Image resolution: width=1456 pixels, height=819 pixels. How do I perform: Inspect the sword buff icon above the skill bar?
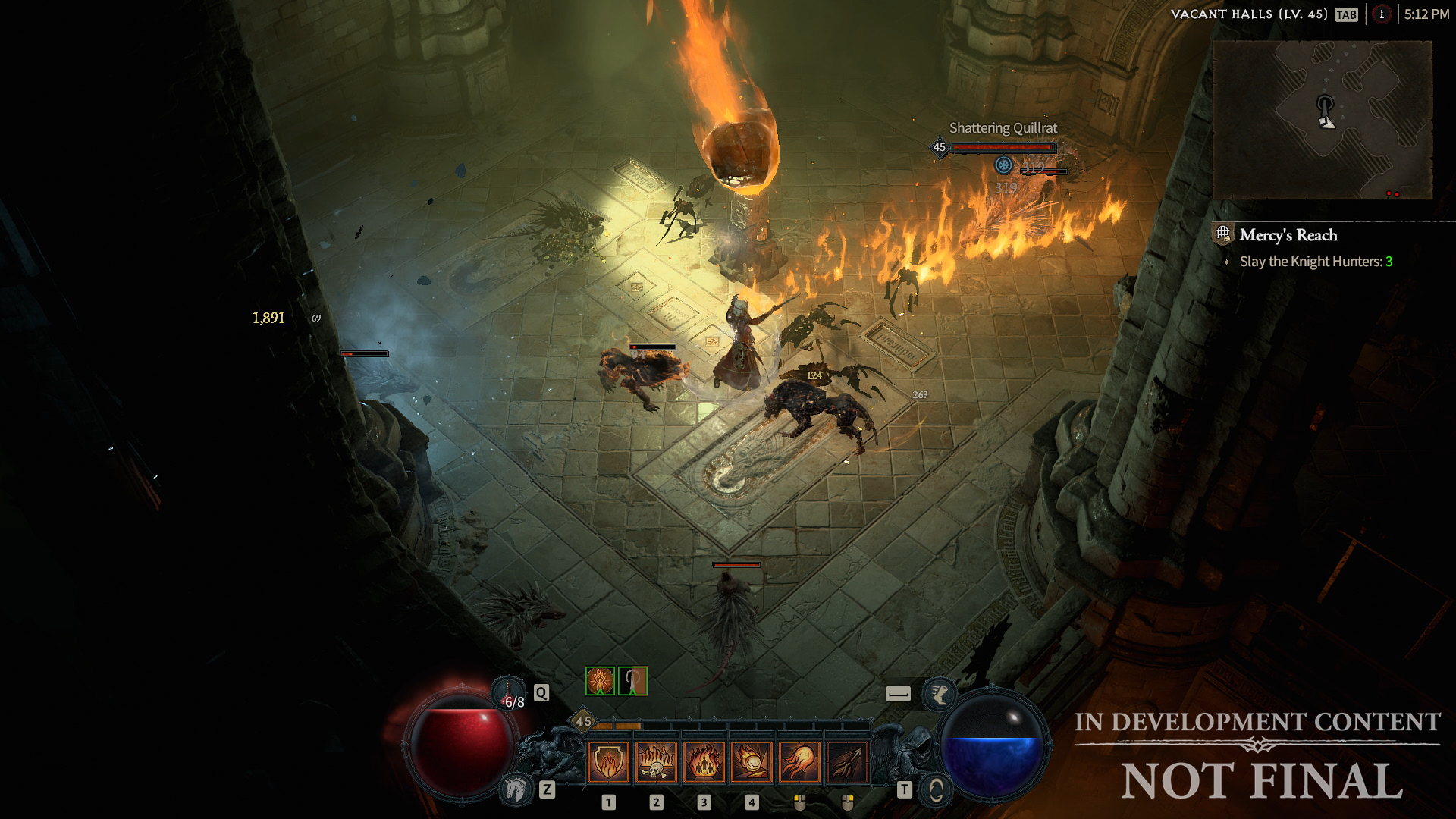point(633,681)
